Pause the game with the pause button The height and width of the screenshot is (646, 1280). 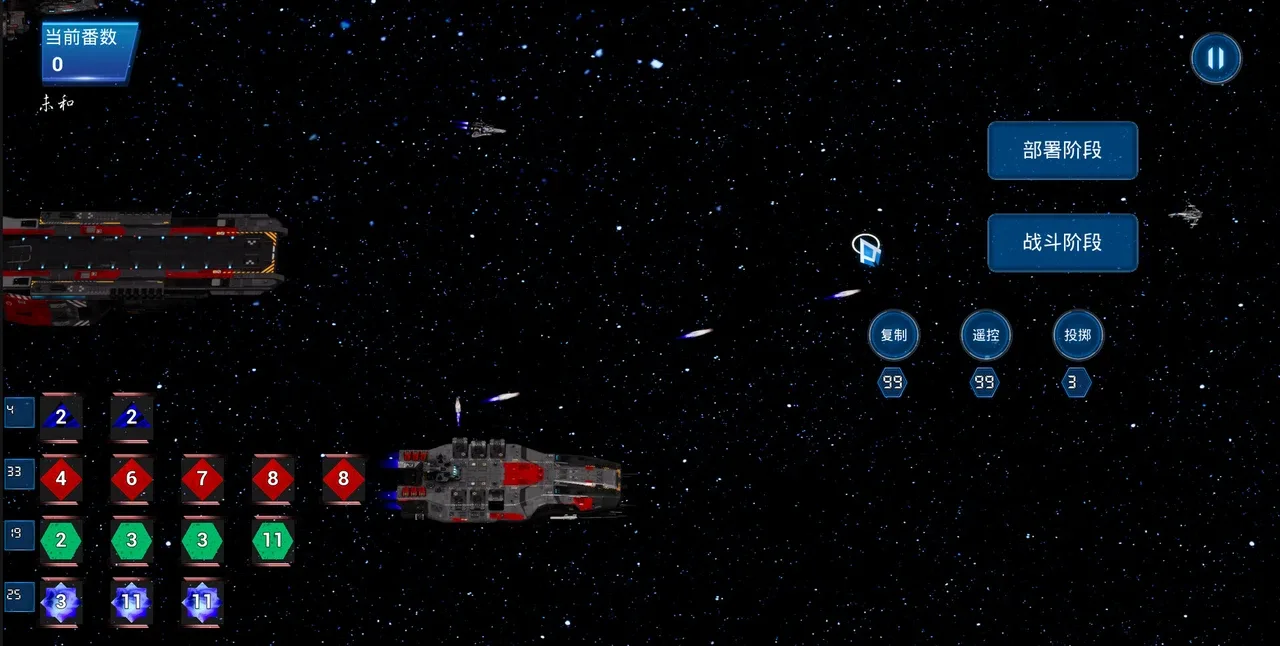1215,58
